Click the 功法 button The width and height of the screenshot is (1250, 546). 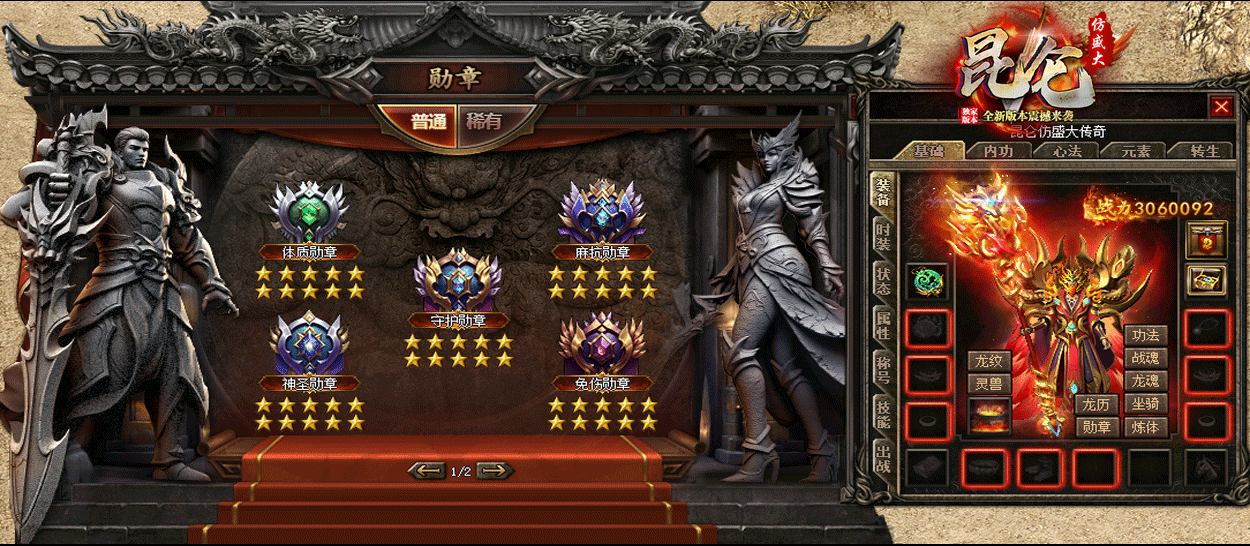(1146, 336)
